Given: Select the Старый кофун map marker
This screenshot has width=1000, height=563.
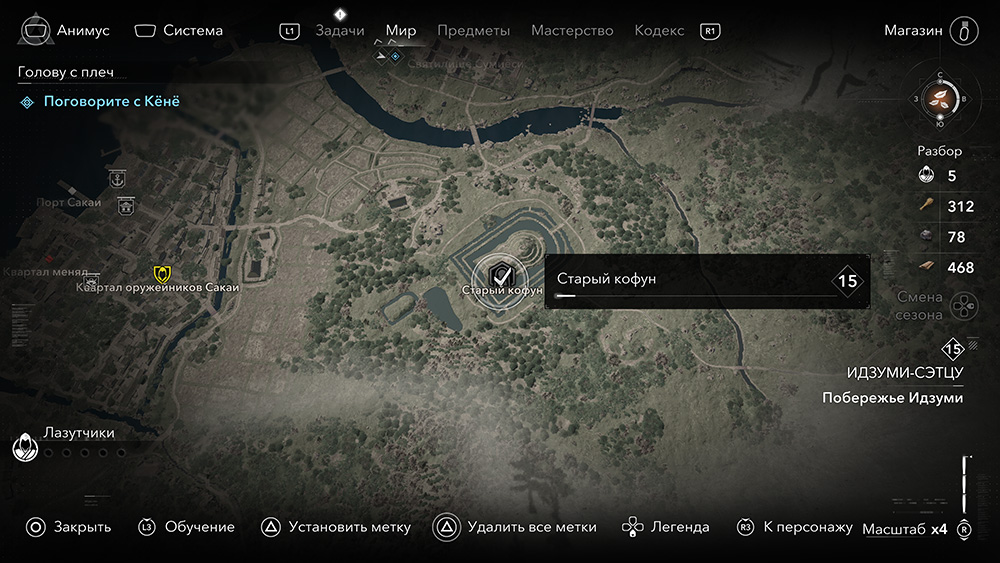Looking at the screenshot, I should click(502, 273).
